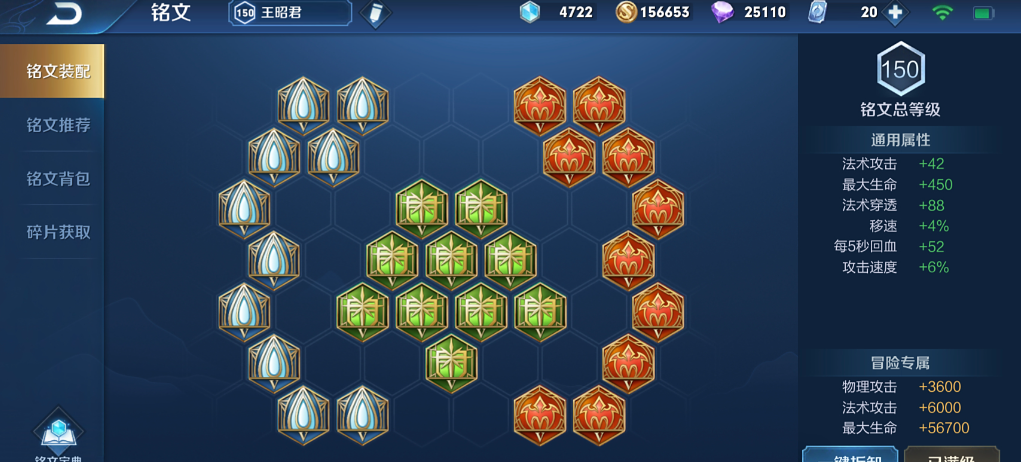
Task: Click the 已满级 button
Action: click(x=951, y=455)
